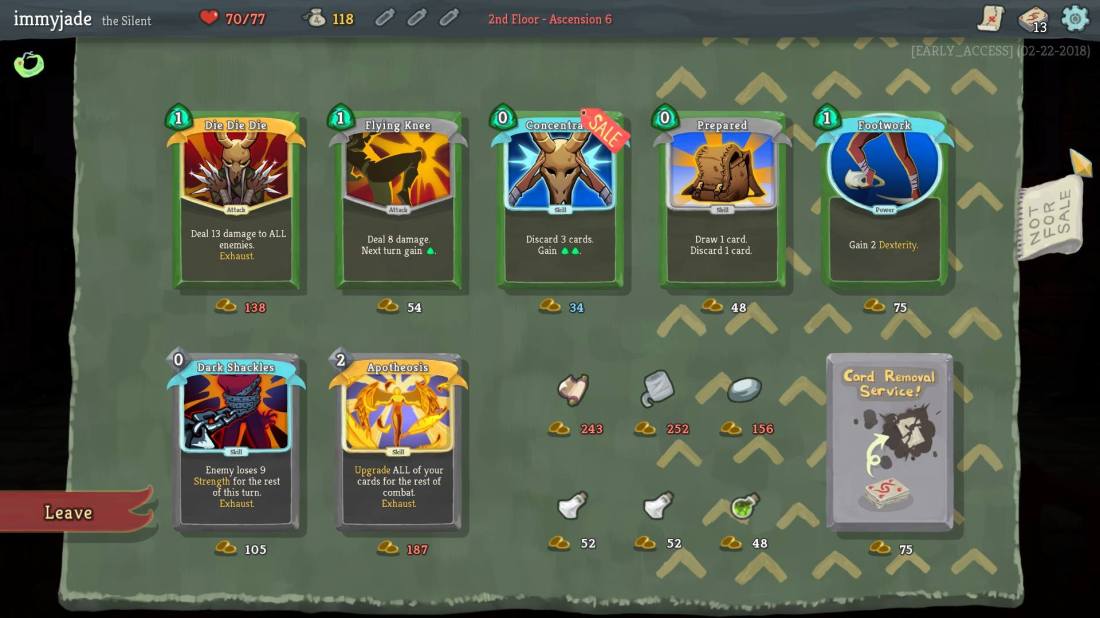The image size is (1100, 618).
Task: Inspect the green ring relic
Action: [29, 65]
